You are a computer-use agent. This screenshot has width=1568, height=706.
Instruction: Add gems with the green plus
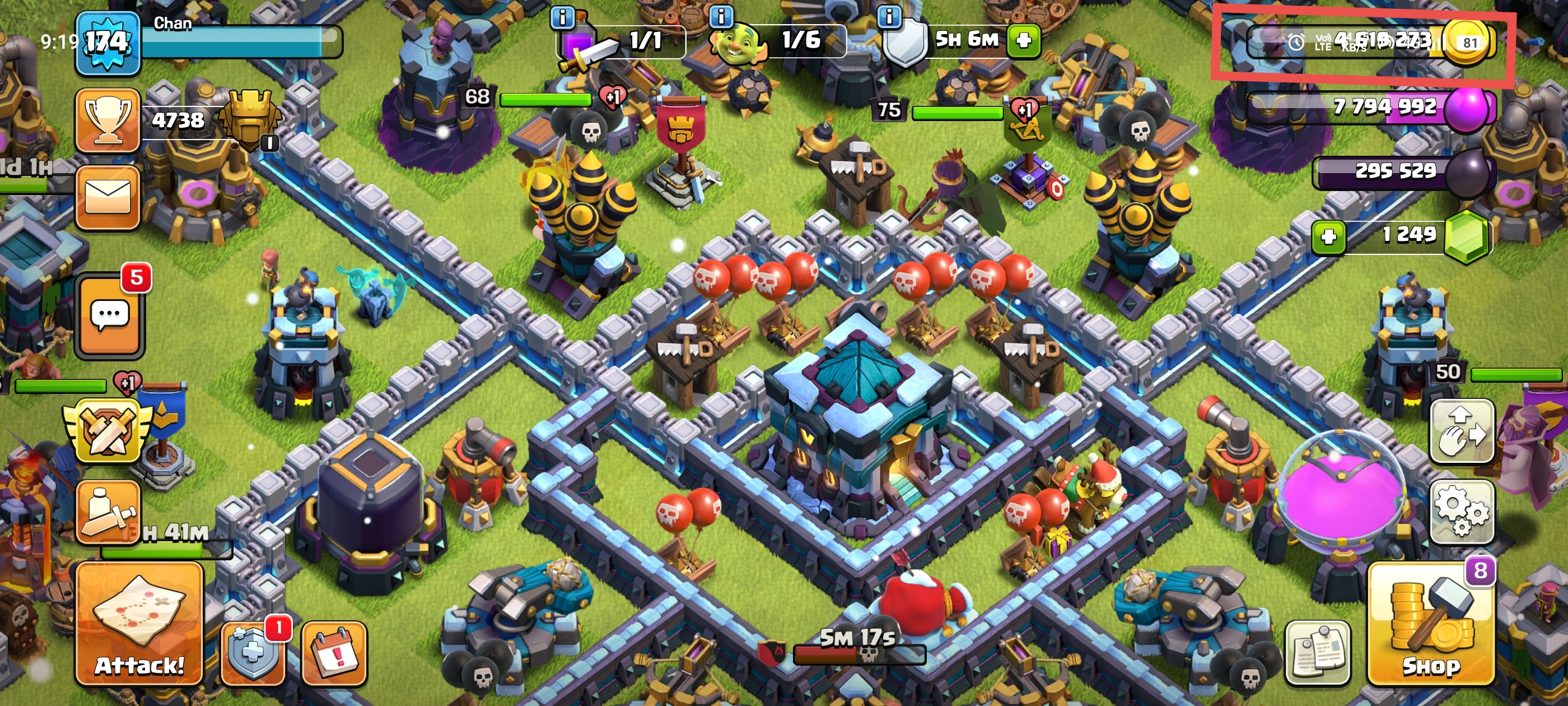pyautogui.click(x=1328, y=236)
